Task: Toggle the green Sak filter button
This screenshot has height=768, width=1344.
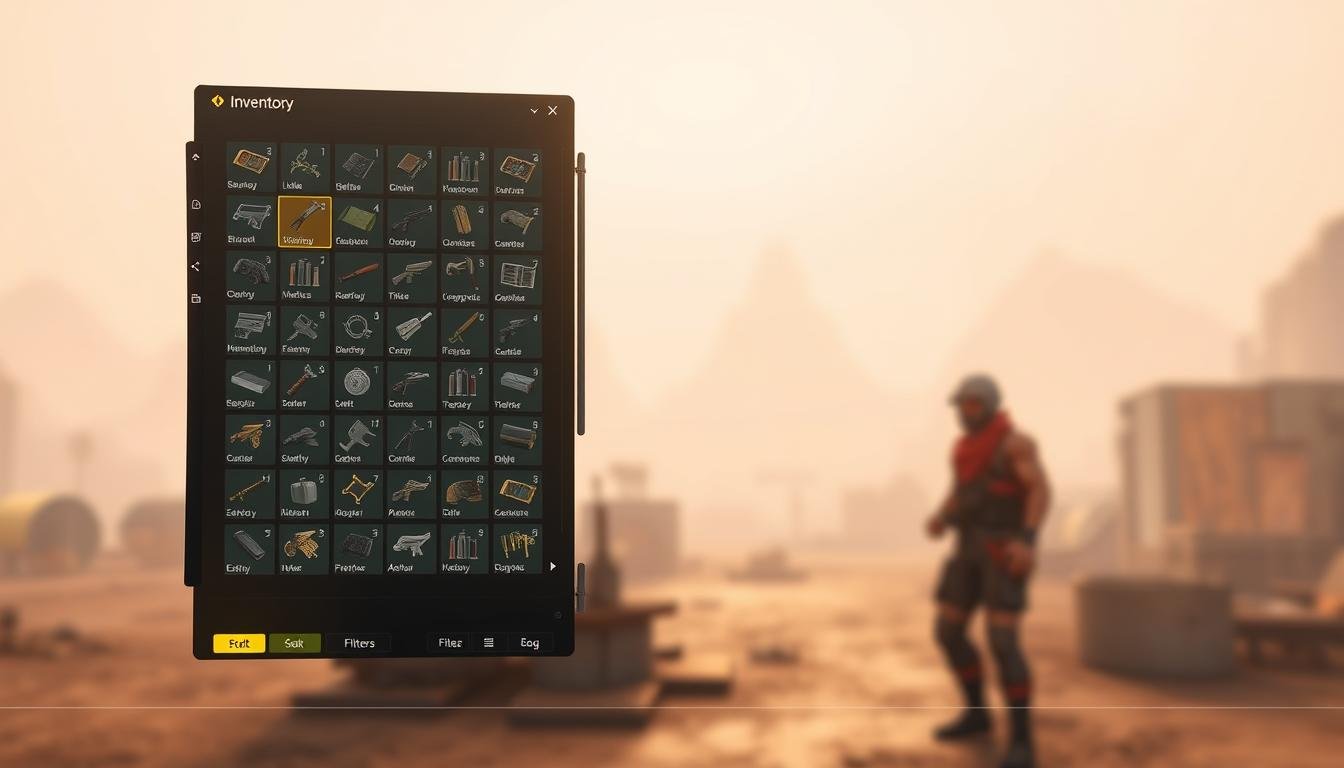Action: click(295, 643)
